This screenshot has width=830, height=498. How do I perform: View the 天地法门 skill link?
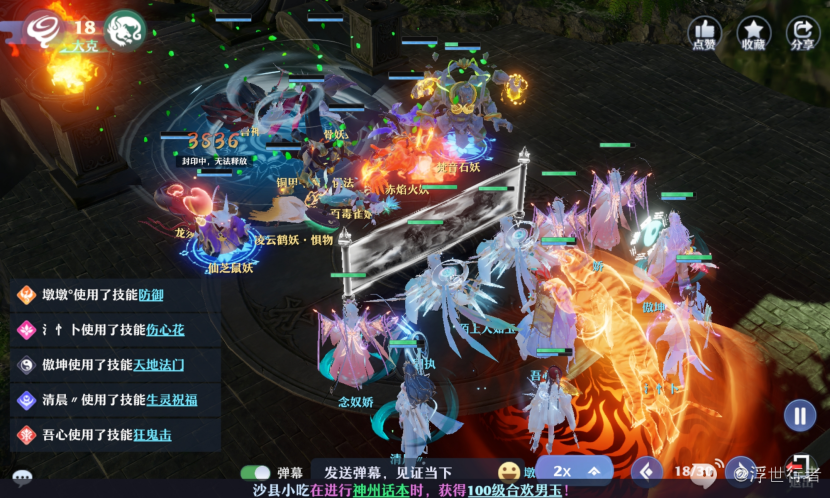pos(159,365)
